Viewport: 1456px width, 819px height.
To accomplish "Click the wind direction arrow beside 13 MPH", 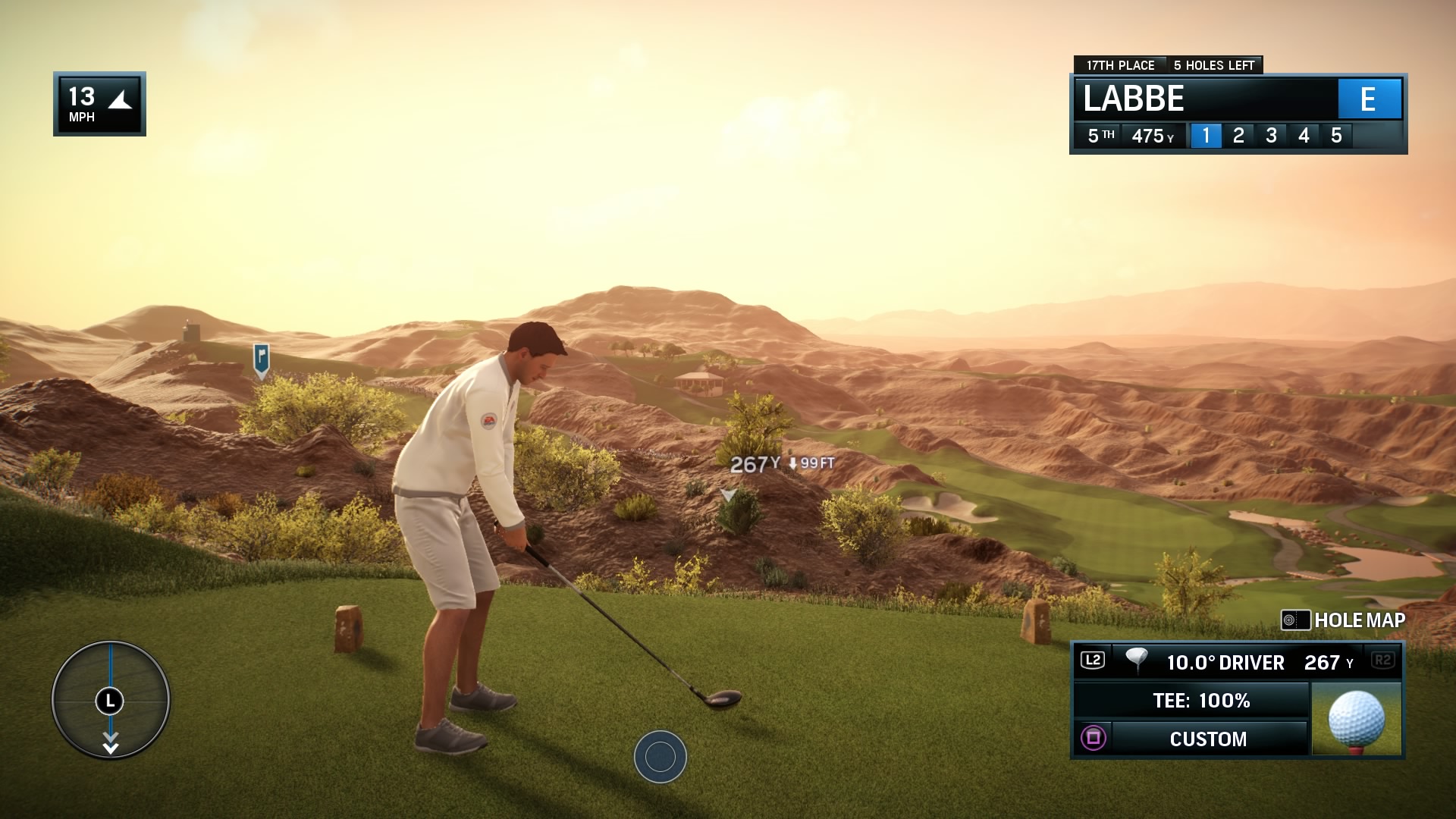I will 121,99.
